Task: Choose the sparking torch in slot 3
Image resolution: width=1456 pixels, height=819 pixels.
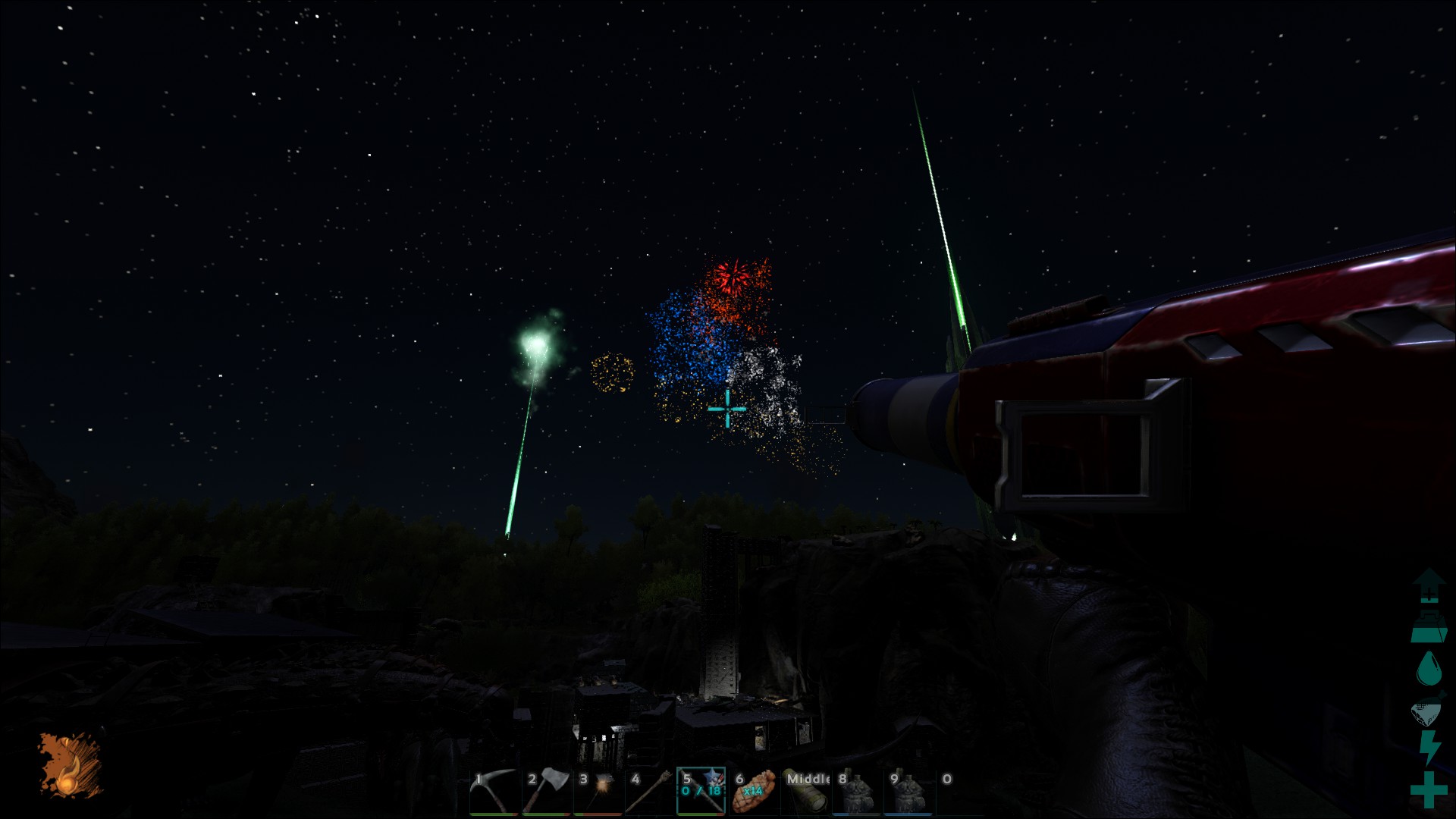Action: click(x=598, y=792)
